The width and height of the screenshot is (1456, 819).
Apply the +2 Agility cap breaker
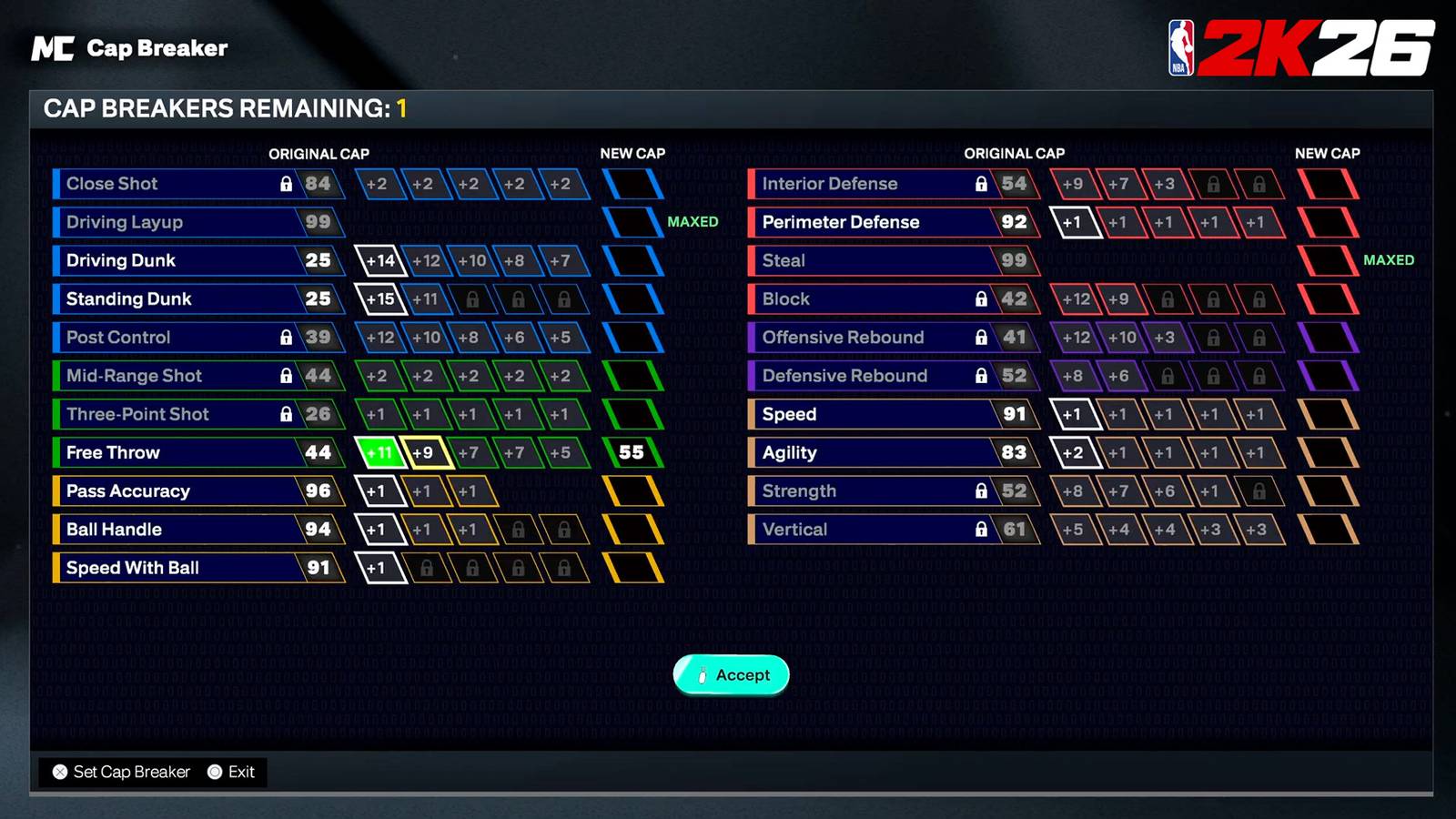[x=1074, y=453]
